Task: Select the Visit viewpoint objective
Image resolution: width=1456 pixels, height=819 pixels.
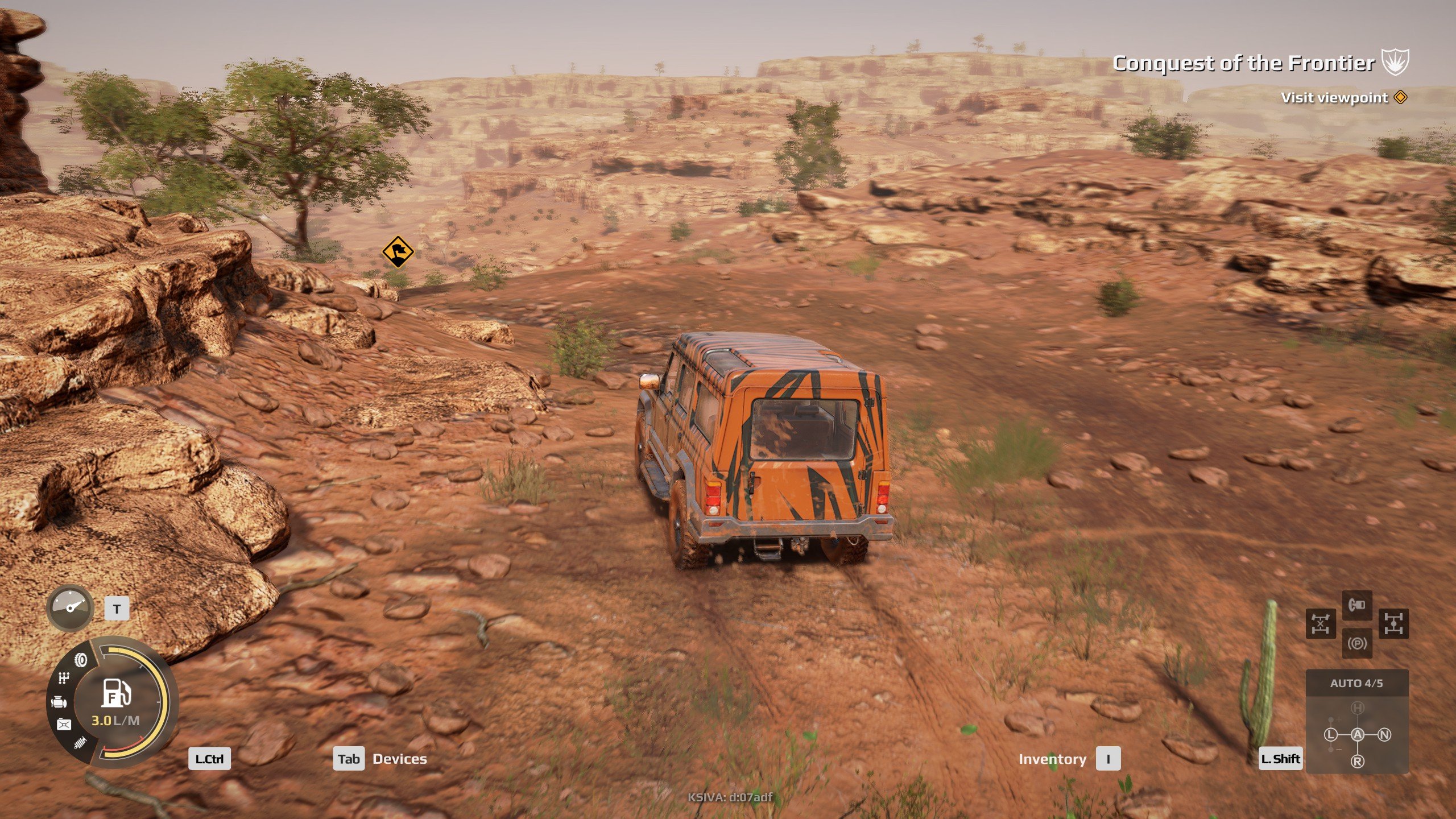Action: pos(1334,98)
